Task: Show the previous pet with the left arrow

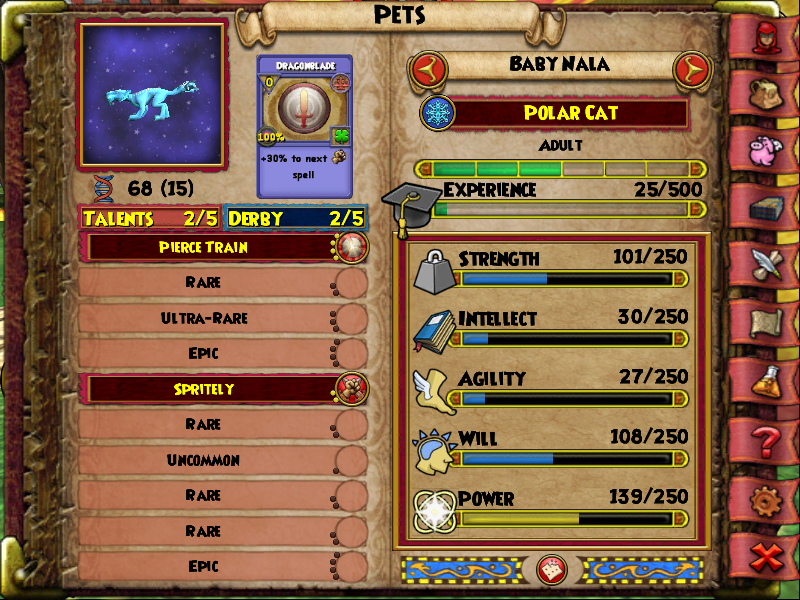Action: (x=427, y=69)
